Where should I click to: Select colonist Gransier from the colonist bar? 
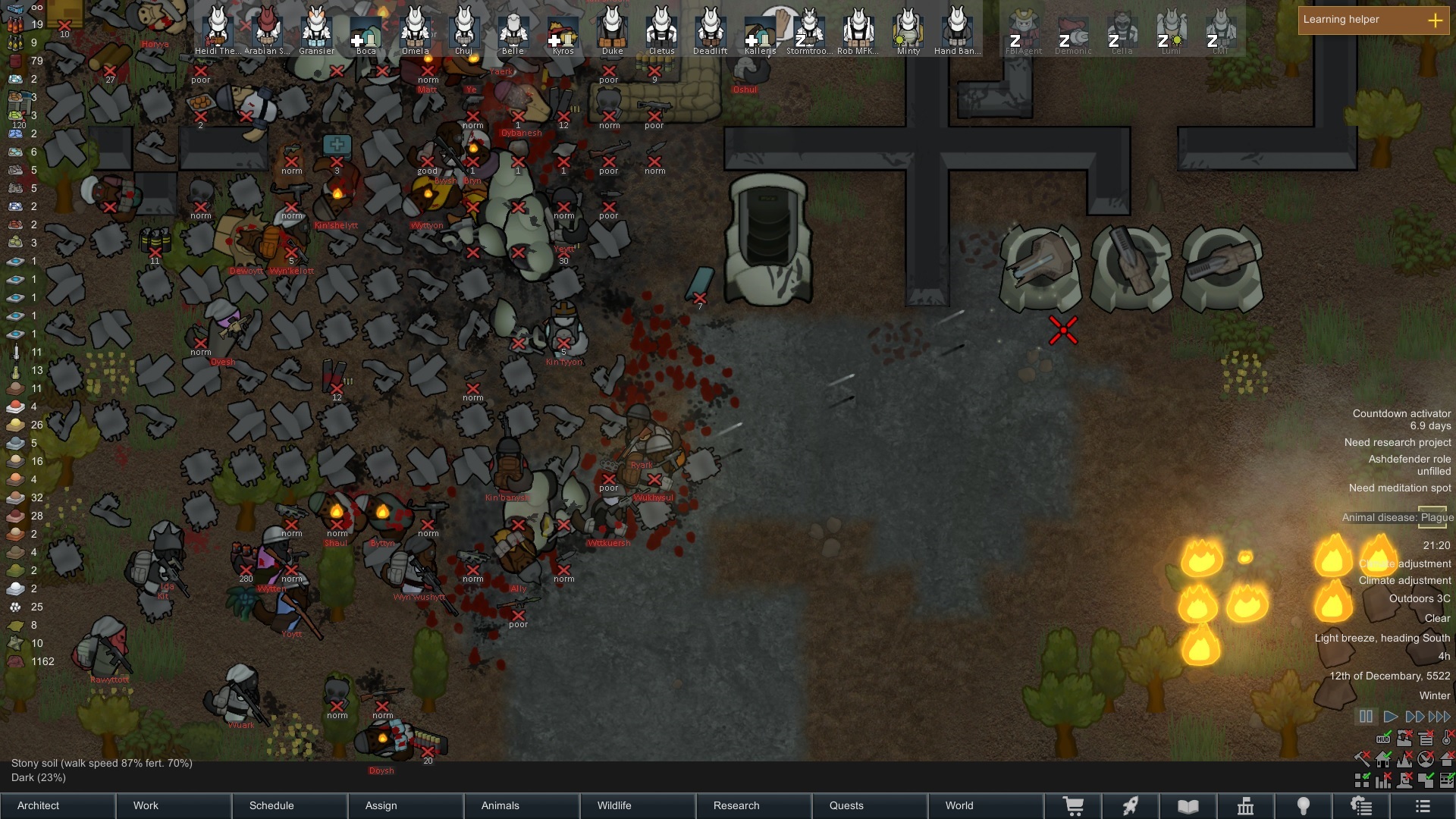click(316, 29)
